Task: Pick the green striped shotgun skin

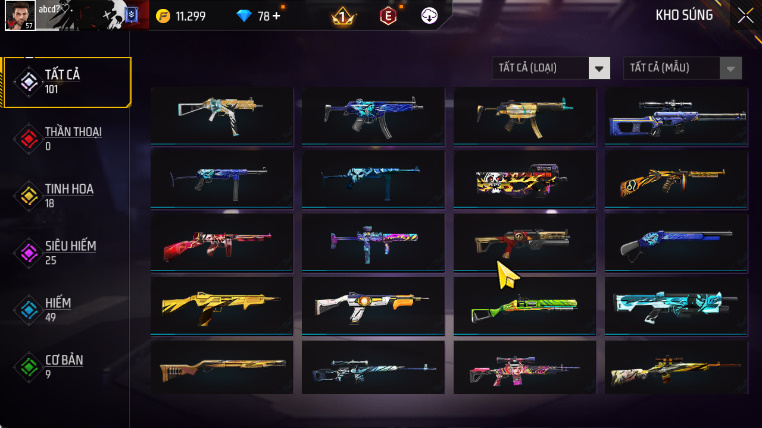Action: (524, 306)
